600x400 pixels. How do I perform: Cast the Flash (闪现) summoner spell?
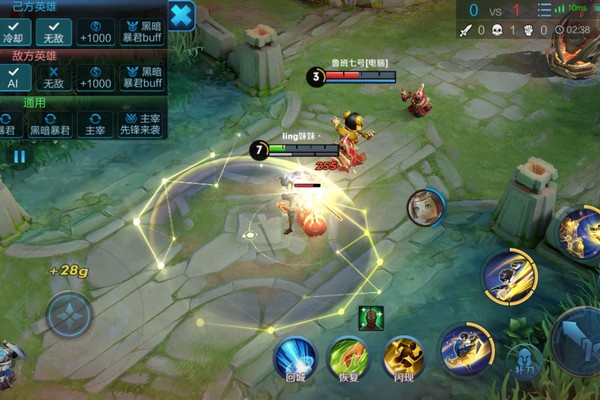pos(403,358)
